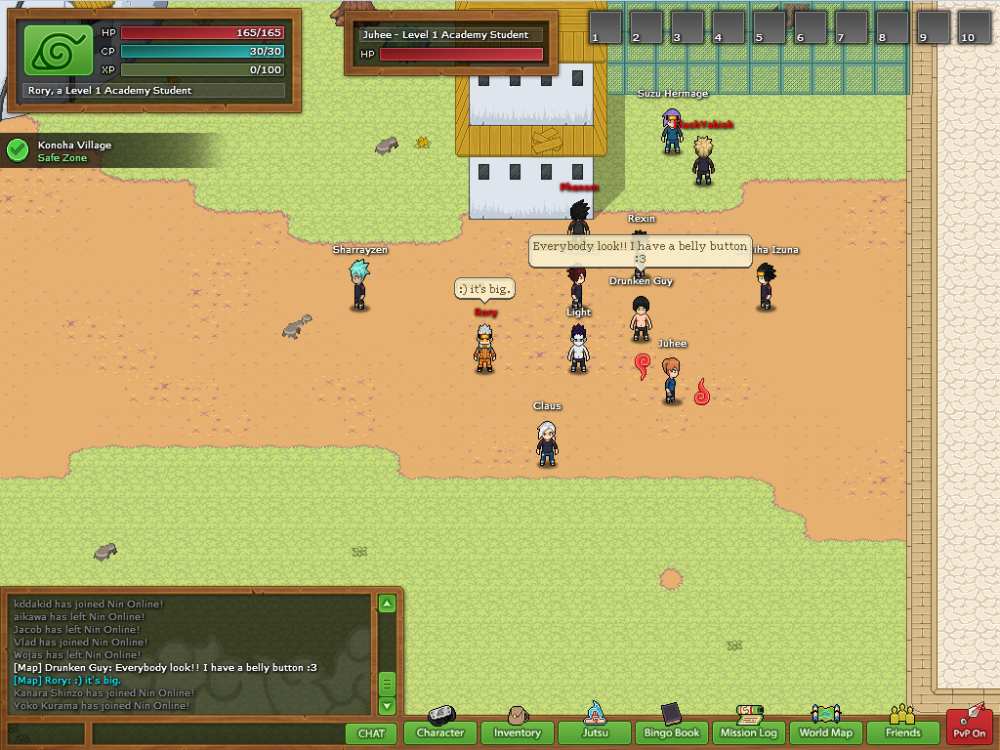Show the Jutsu list
This screenshot has height=750, width=1000.
(x=594, y=733)
